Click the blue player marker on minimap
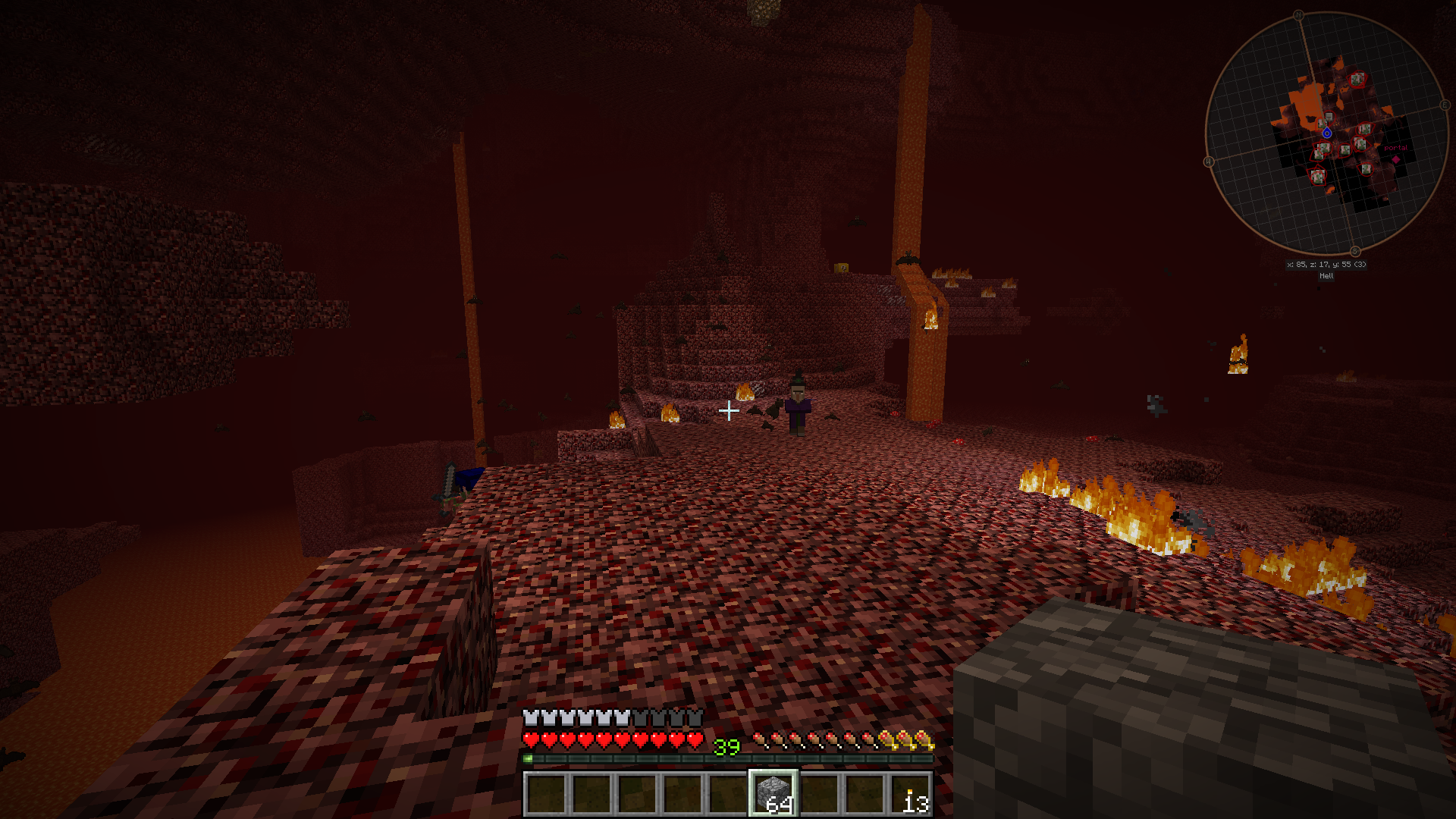 1326,133
